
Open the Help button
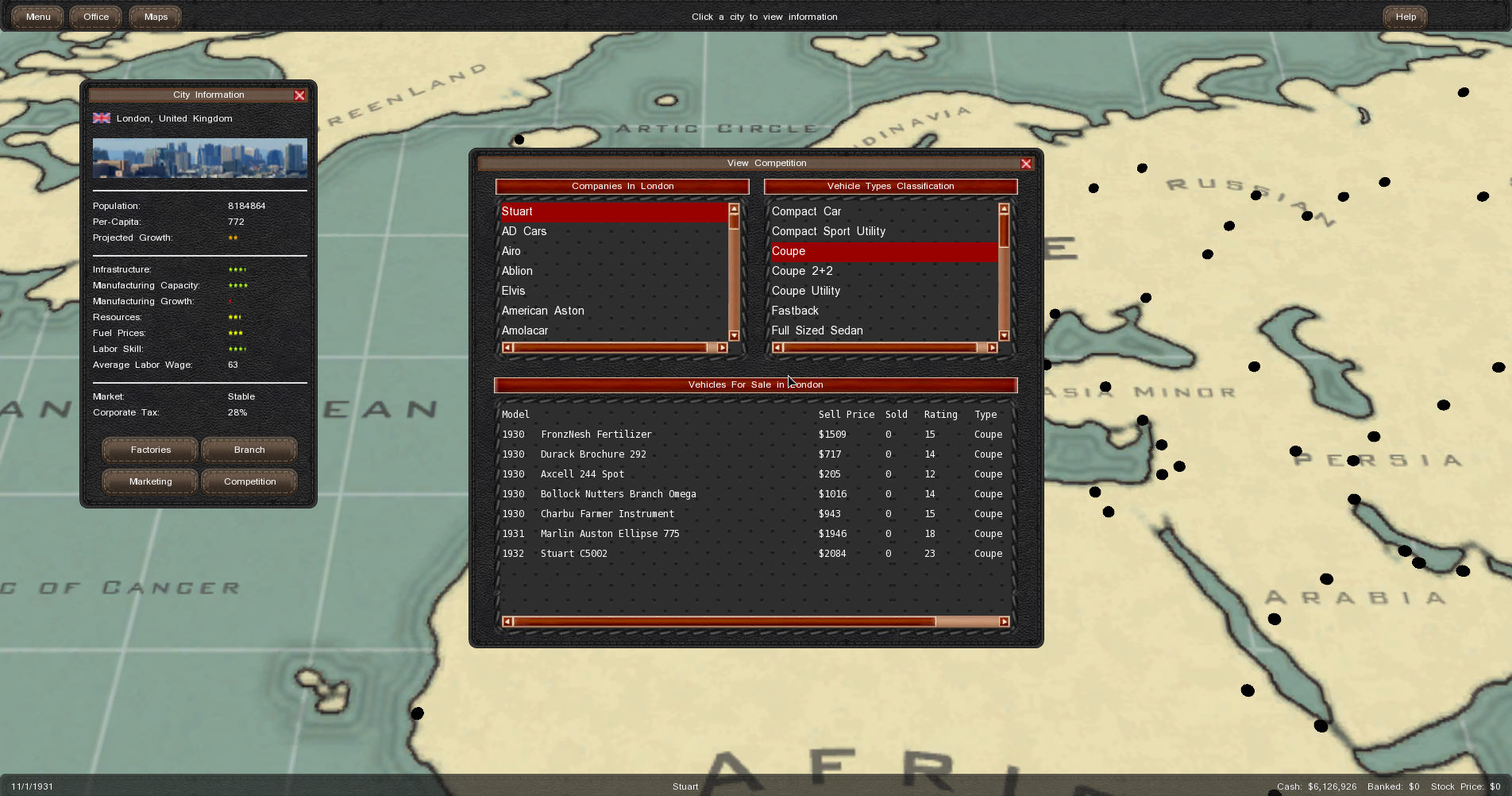click(x=1406, y=17)
